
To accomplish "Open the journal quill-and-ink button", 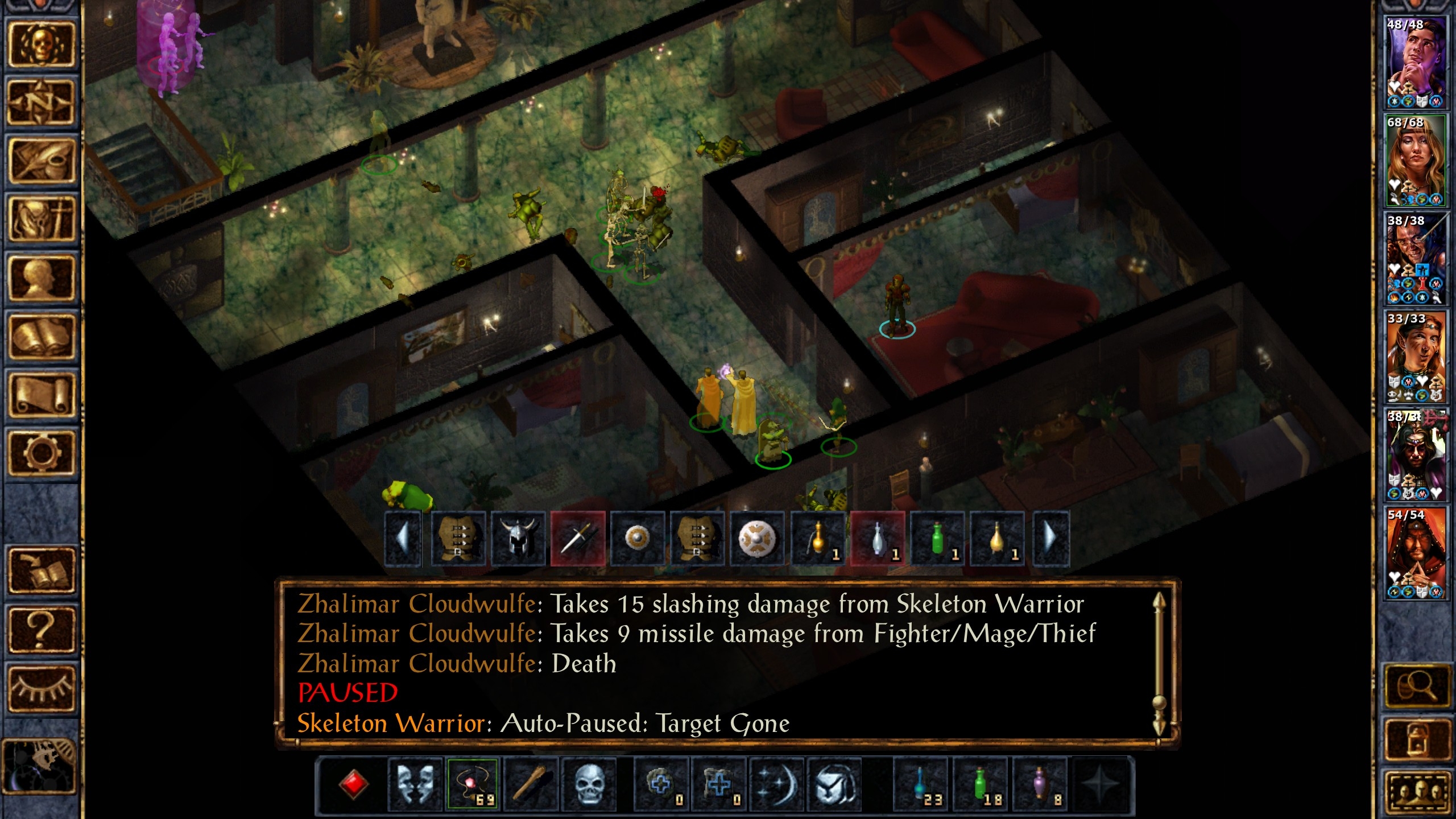I will coord(41,160).
